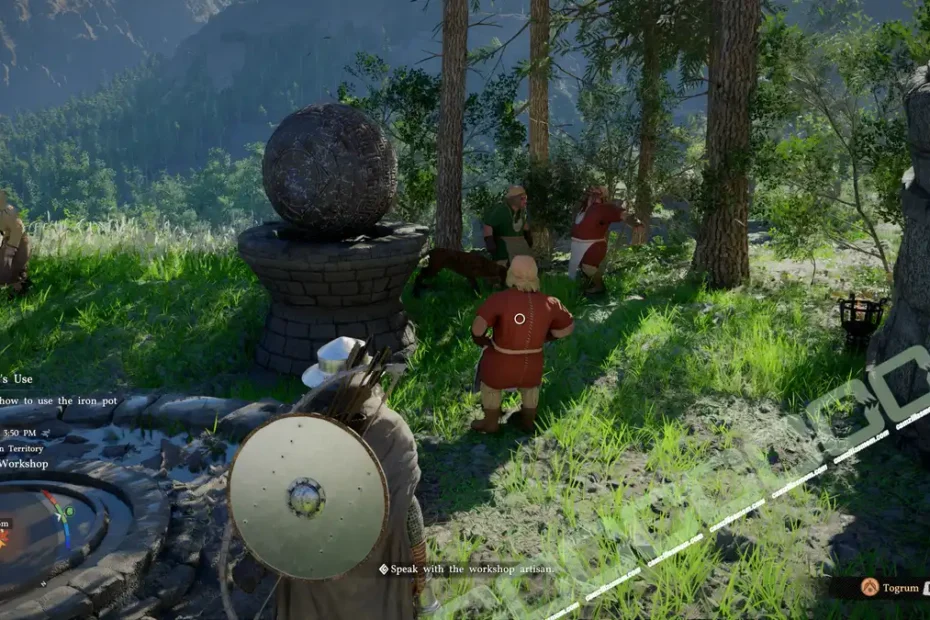
Task: Click the Workshop location label
Action: (x=24, y=464)
